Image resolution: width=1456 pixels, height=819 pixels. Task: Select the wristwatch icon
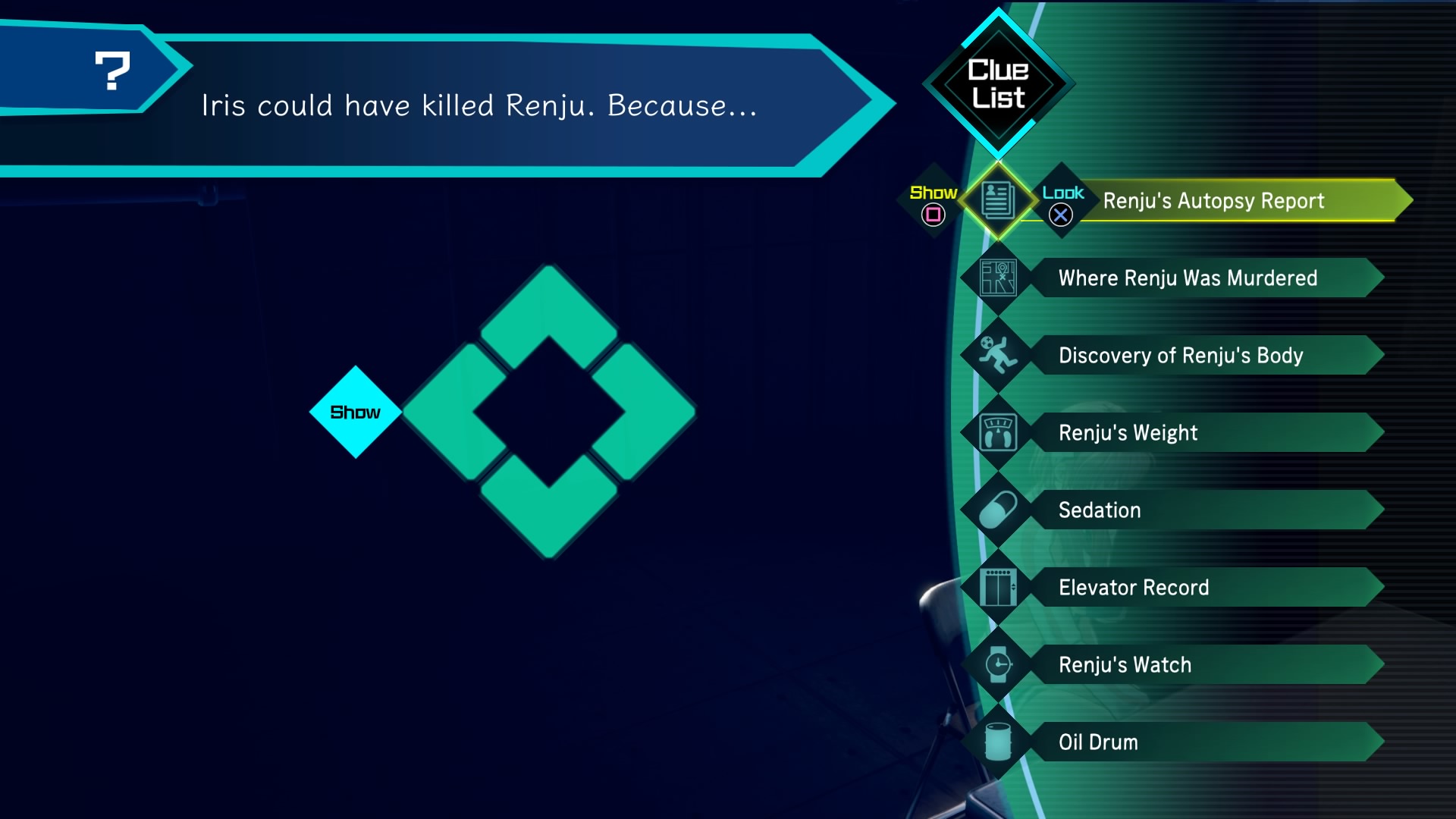click(998, 665)
